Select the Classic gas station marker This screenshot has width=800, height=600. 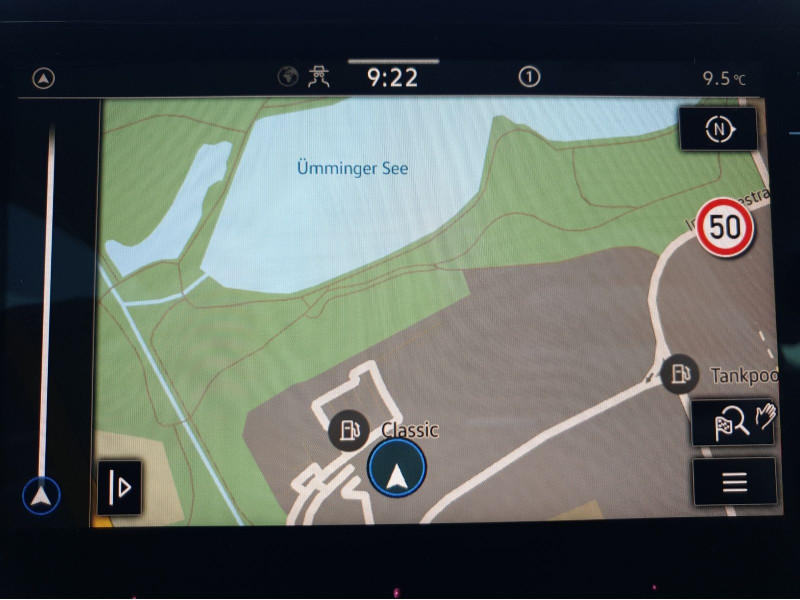coord(347,431)
